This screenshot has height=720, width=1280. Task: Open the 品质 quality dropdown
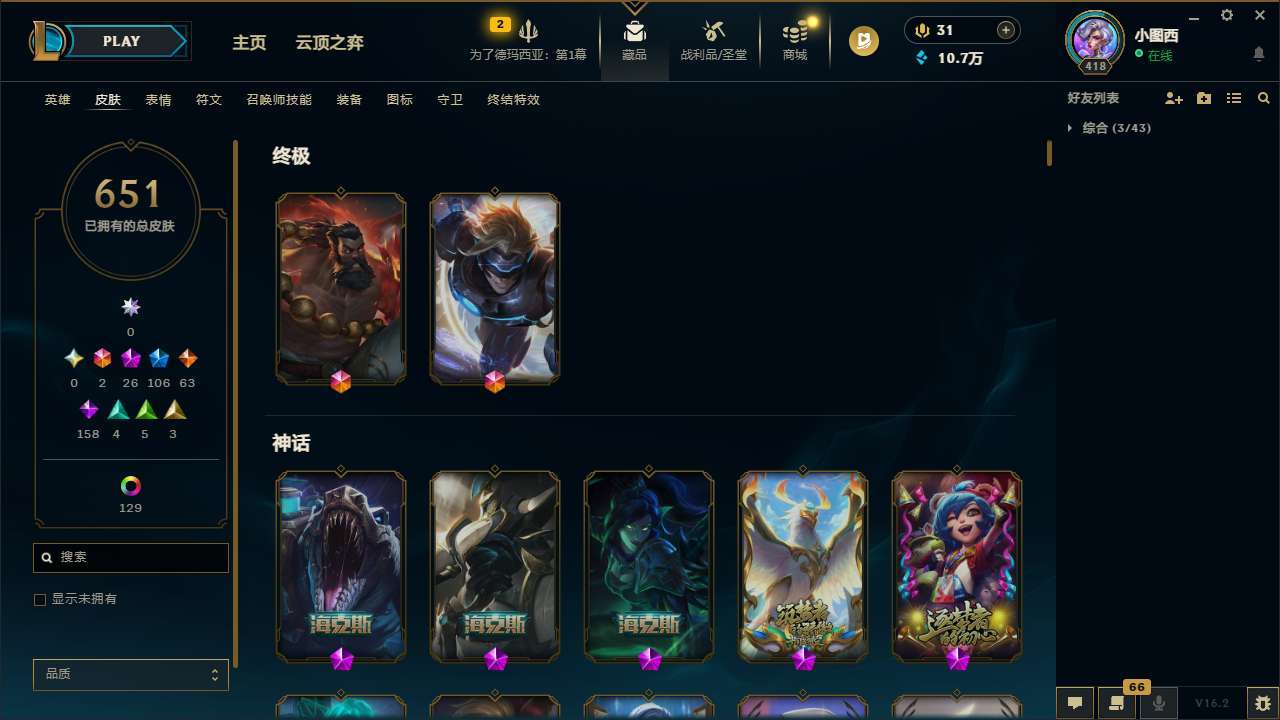click(x=130, y=674)
